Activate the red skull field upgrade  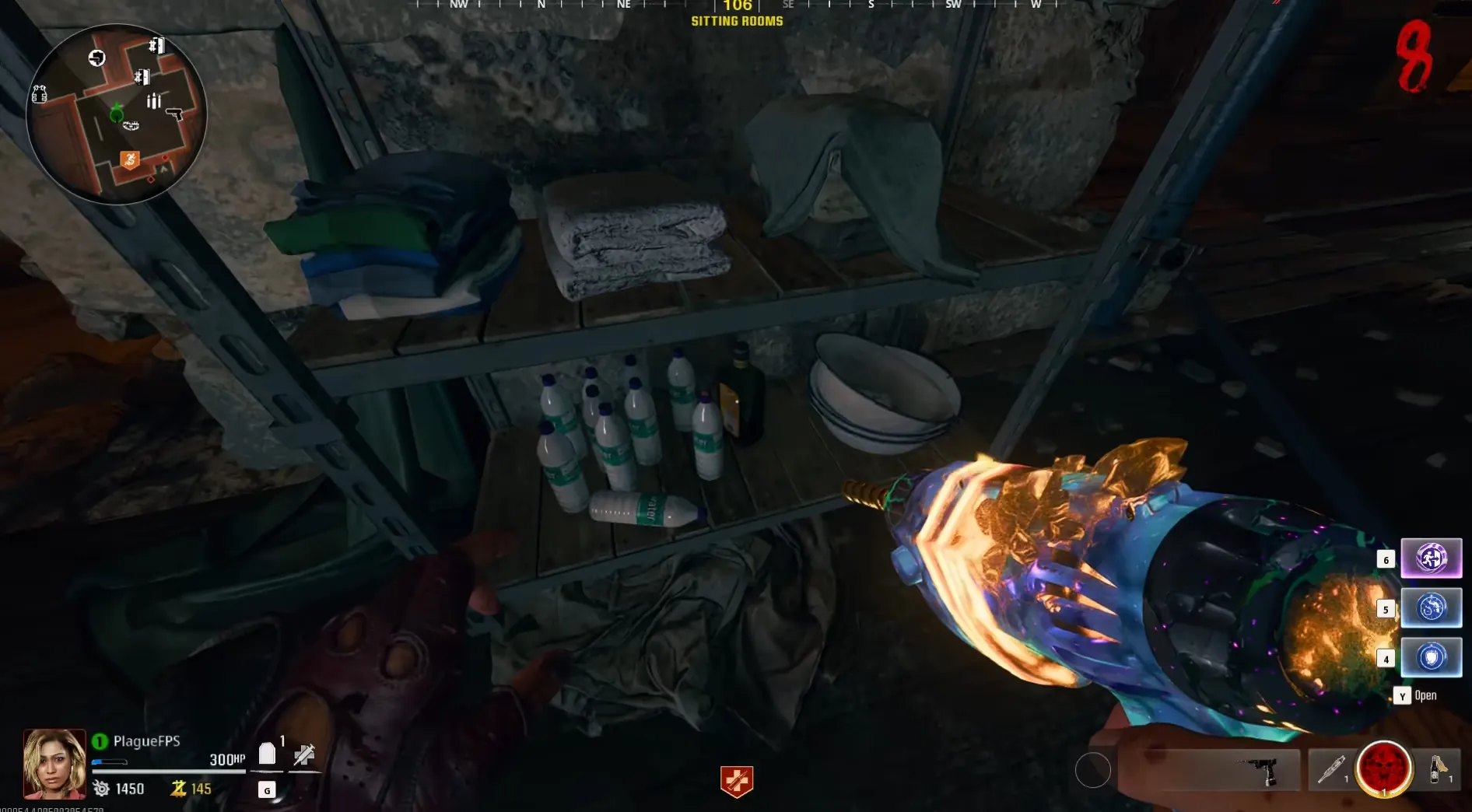pyautogui.click(x=1384, y=769)
